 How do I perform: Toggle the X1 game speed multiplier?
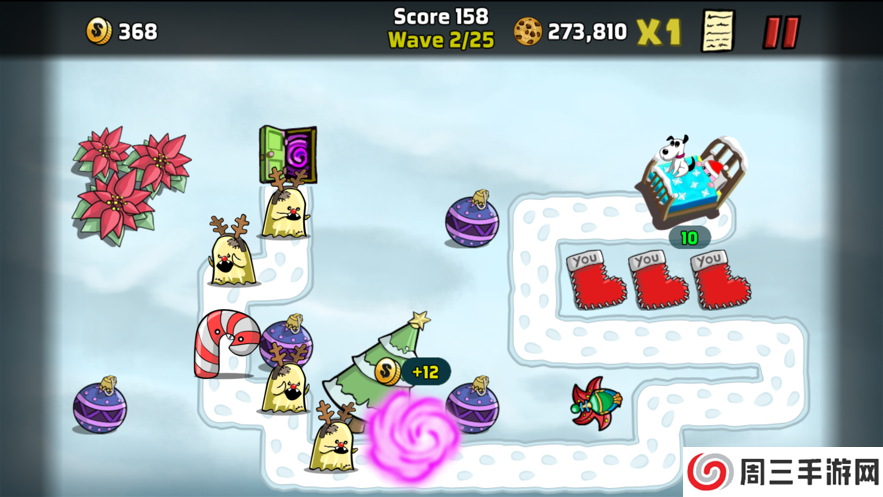coord(659,32)
